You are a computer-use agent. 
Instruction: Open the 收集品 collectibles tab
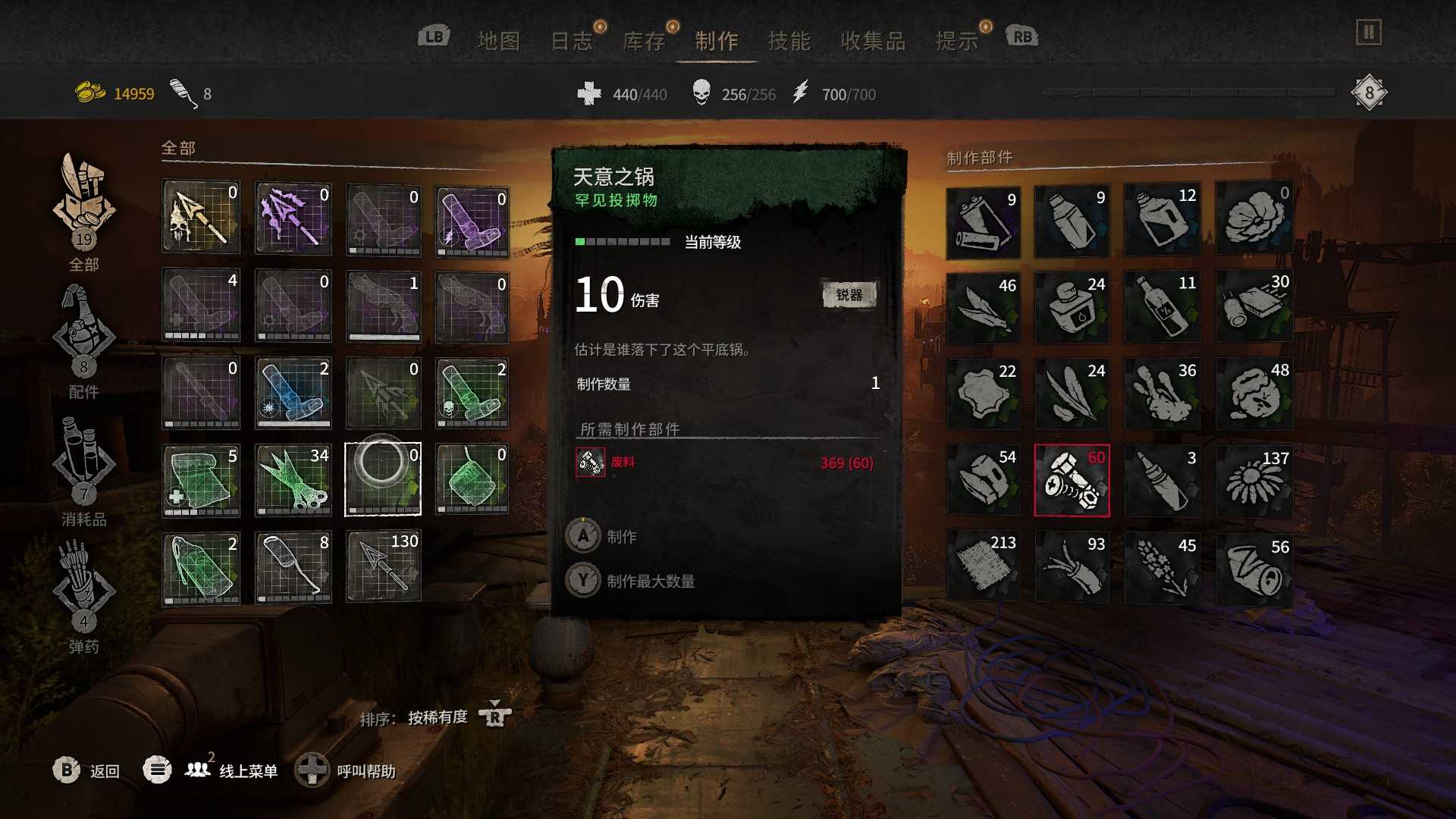click(x=873, y=41)
